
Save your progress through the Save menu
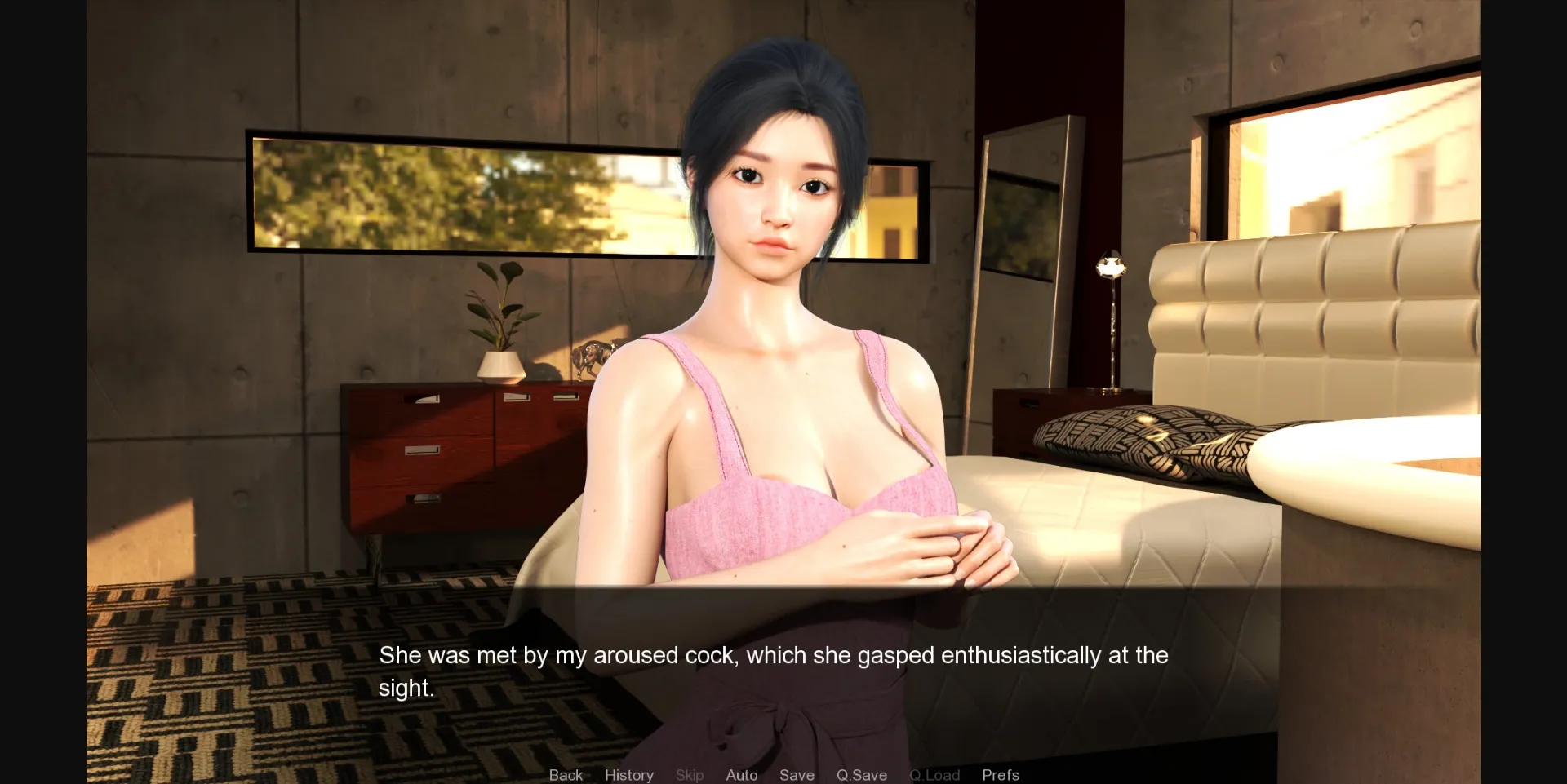click(797, 775)
